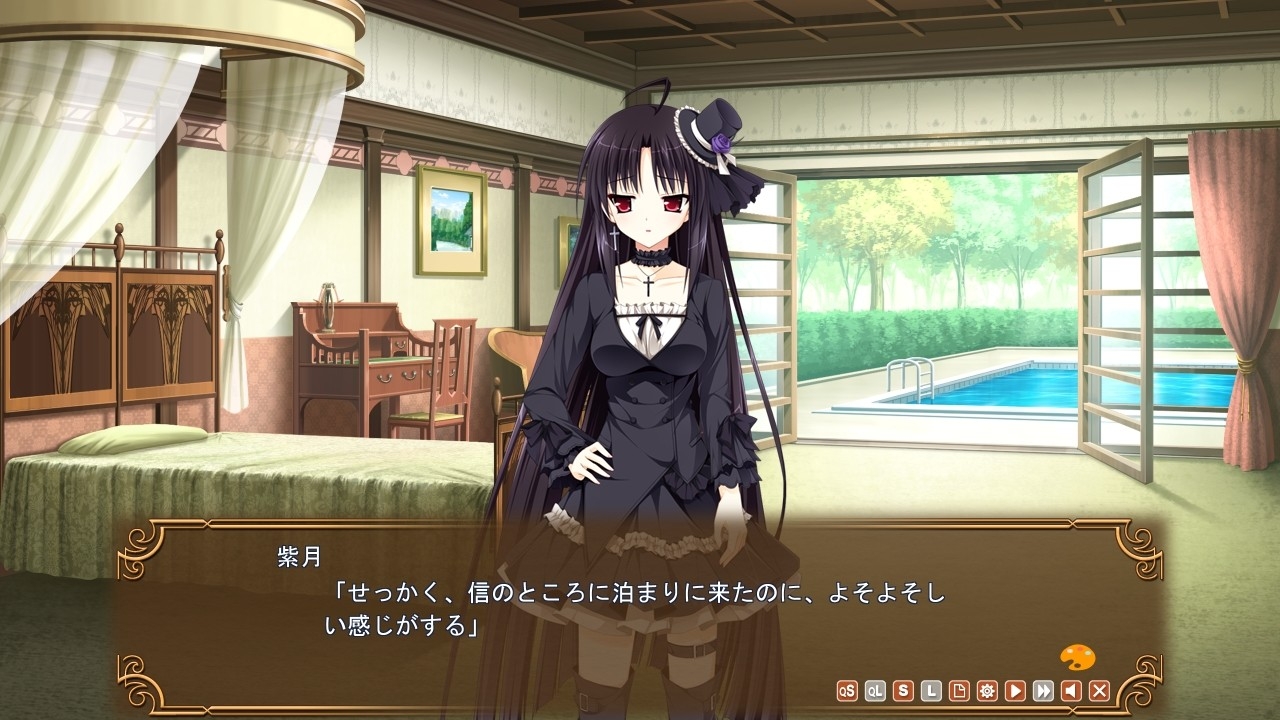Mute voice with the speaker icon
Image resolution: width=1280 pixels, height=720 pixels.
coord(1072,692)
